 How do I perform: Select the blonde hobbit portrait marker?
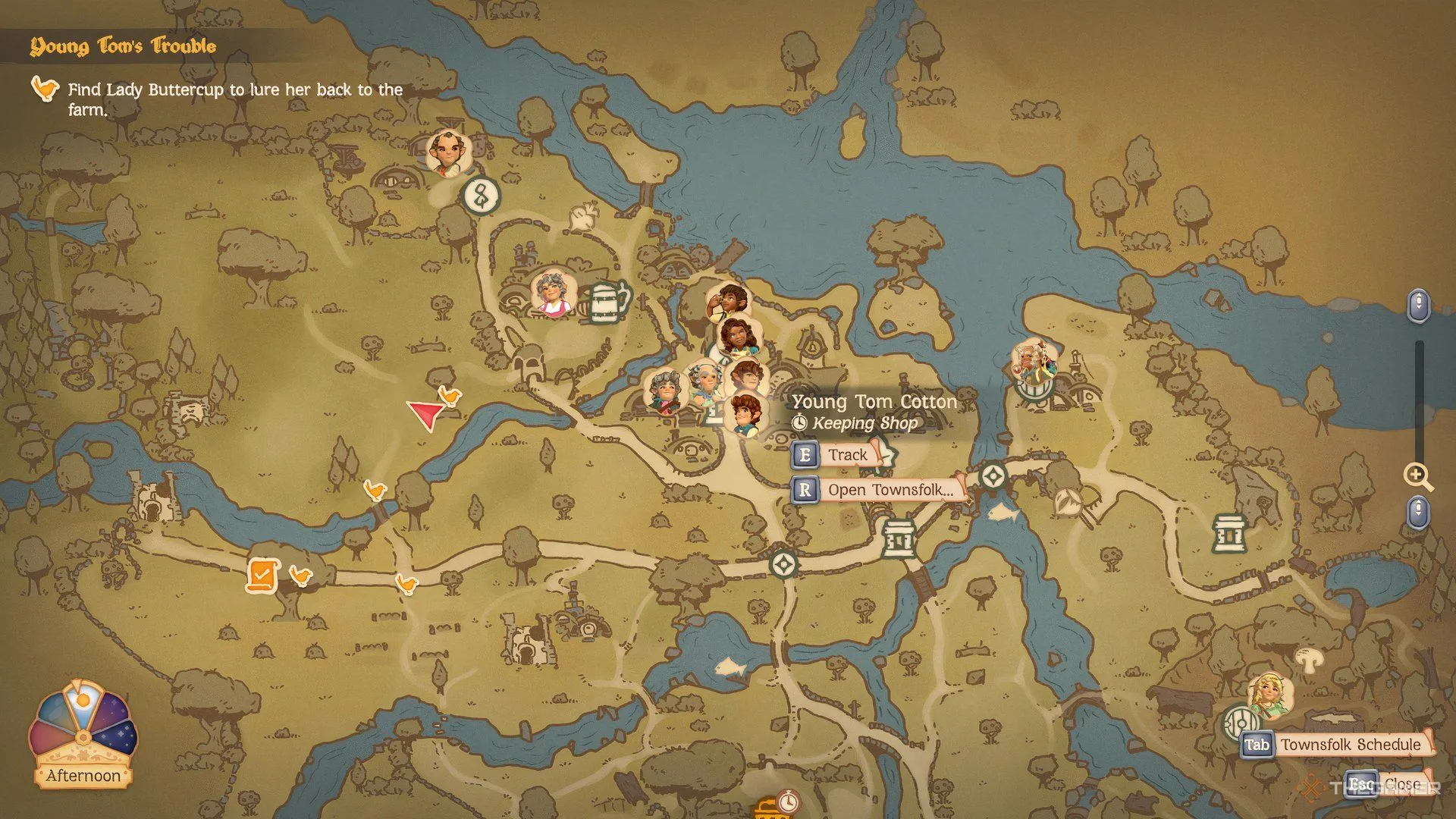[1269, 695]
